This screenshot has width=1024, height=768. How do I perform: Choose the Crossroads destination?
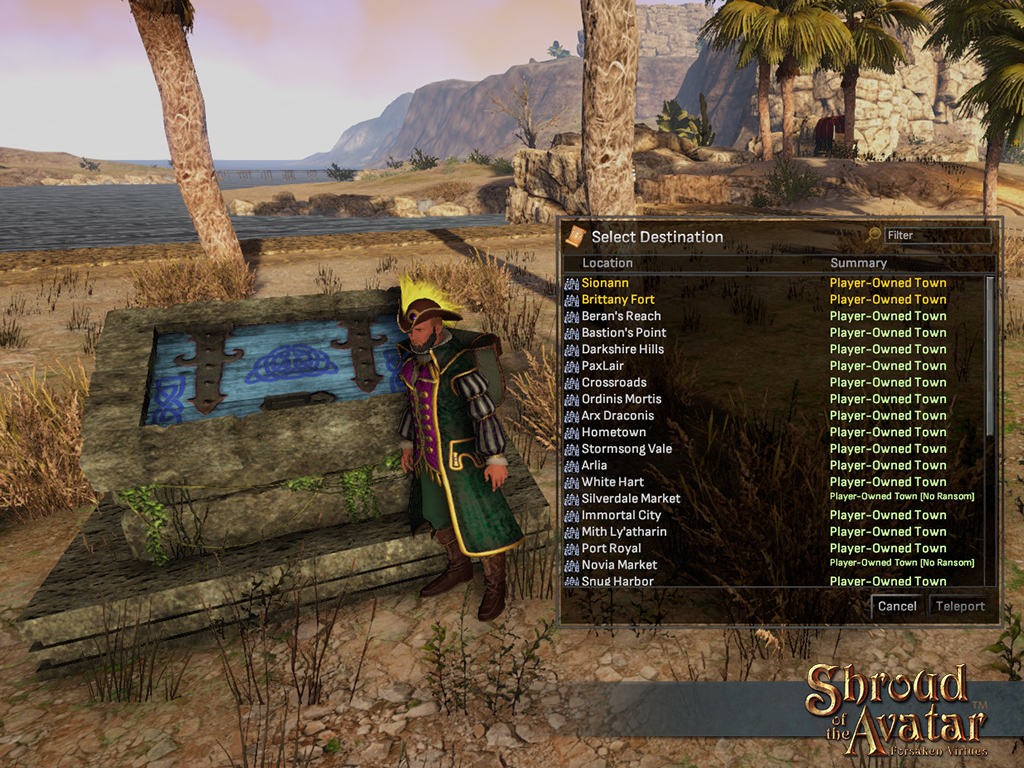[614, 382]
